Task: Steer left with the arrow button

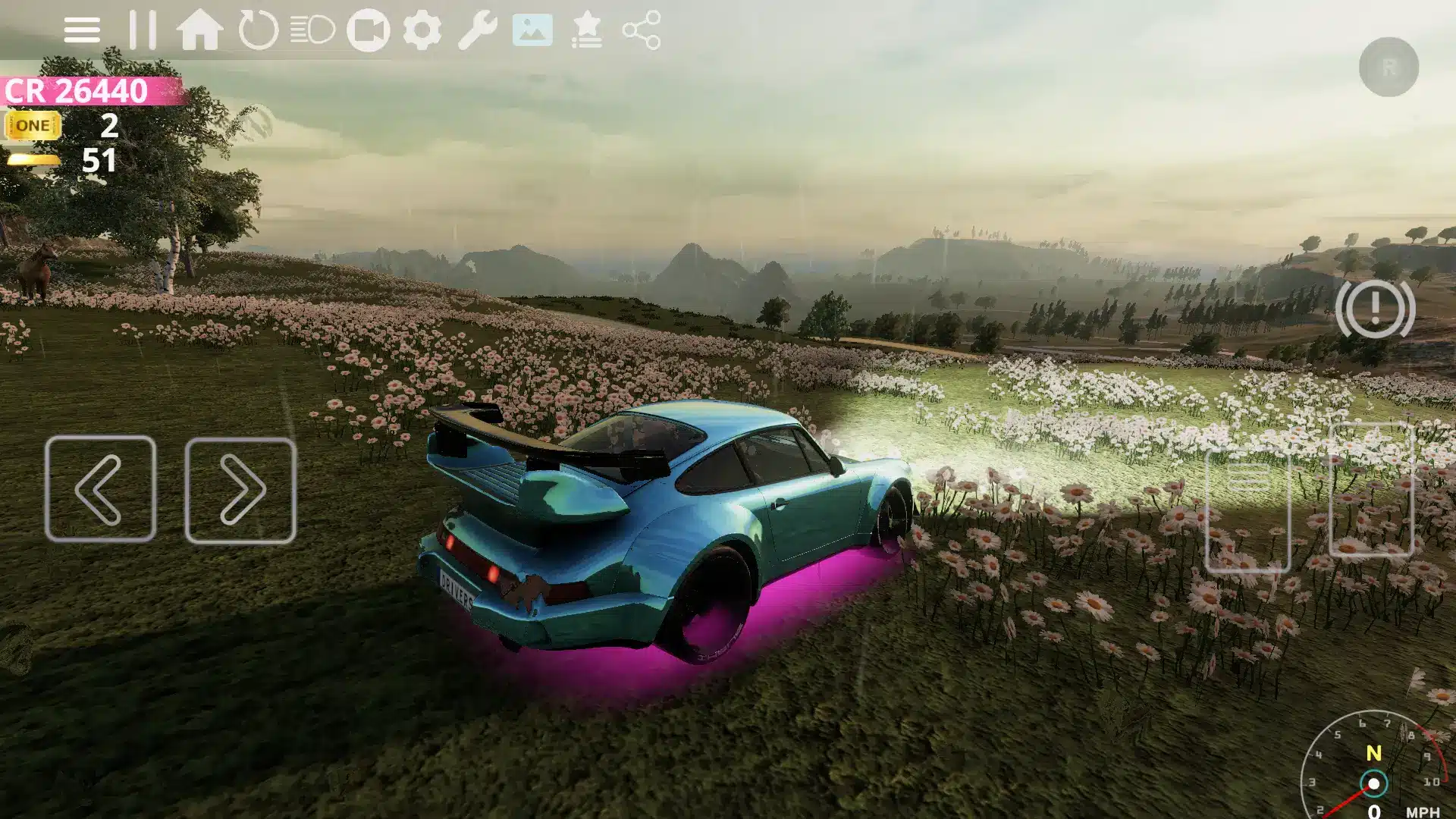Action: (101, 489)
